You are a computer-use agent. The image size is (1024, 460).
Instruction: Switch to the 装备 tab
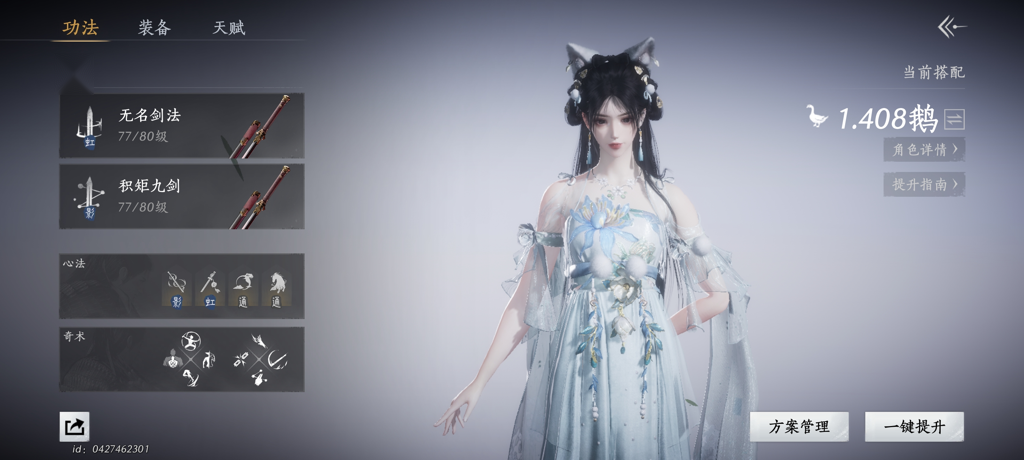point(154,28)
